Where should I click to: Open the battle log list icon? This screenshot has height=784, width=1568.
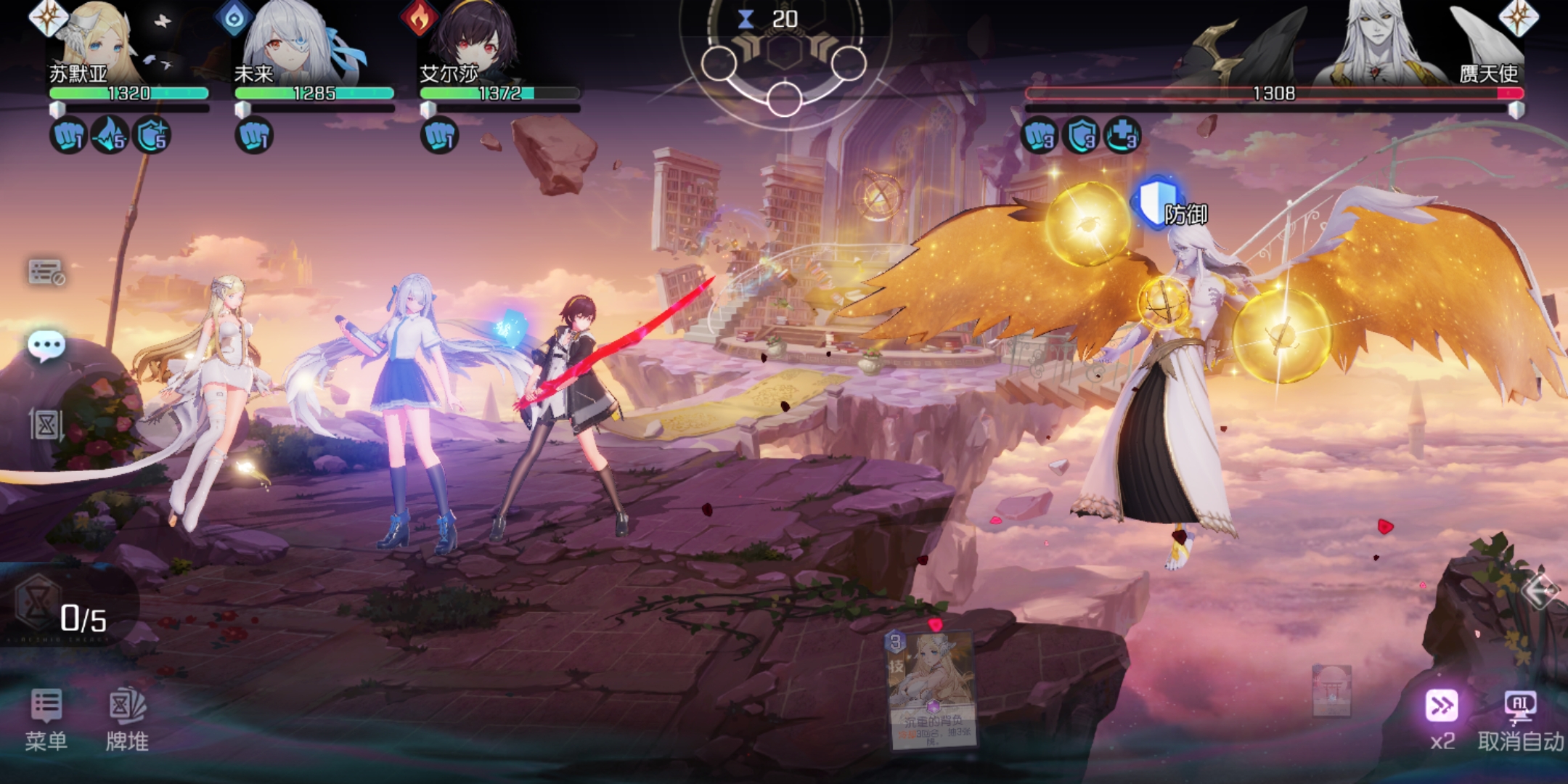[46, 272]
